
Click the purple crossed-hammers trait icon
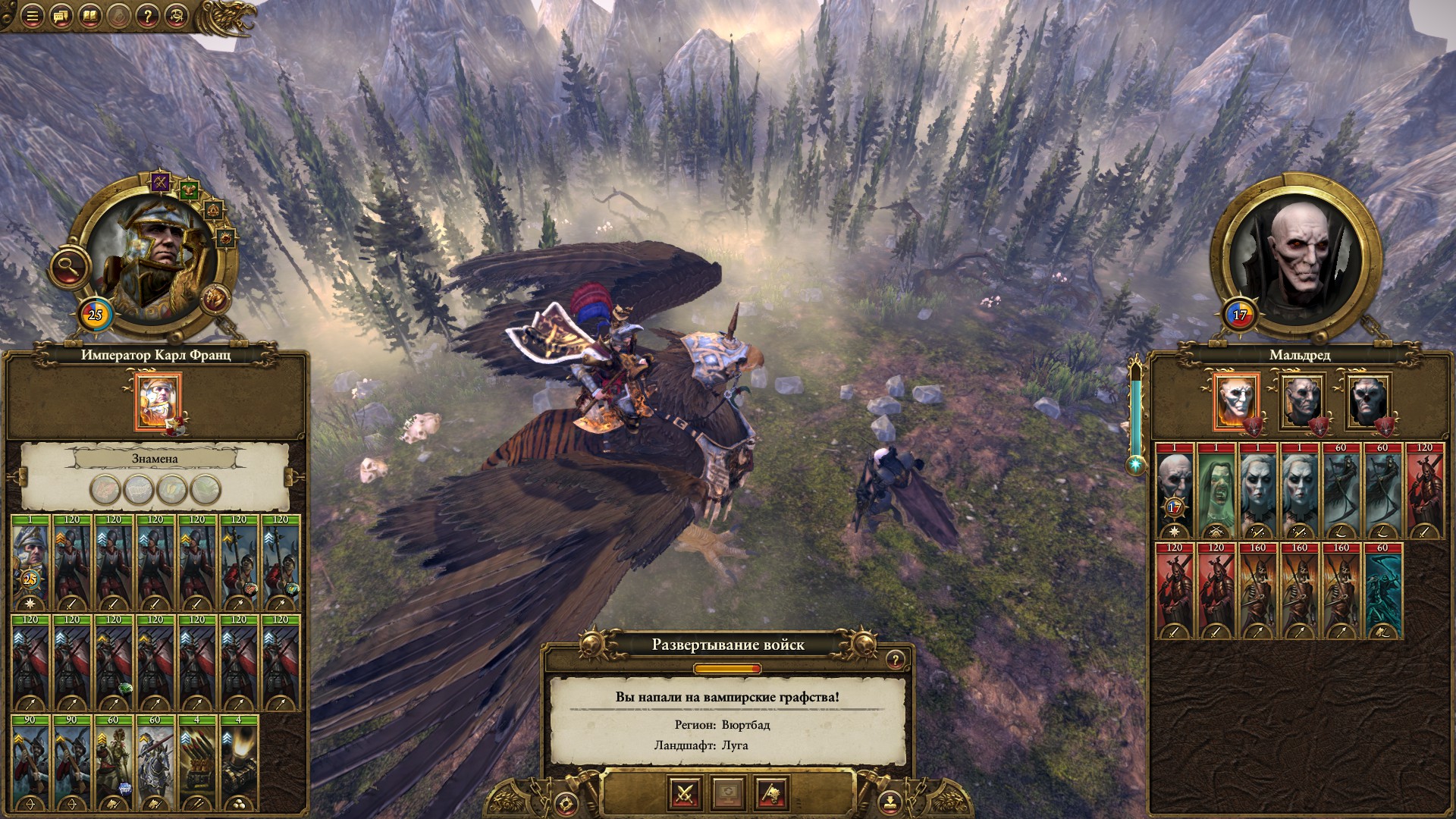pos(161,181)
